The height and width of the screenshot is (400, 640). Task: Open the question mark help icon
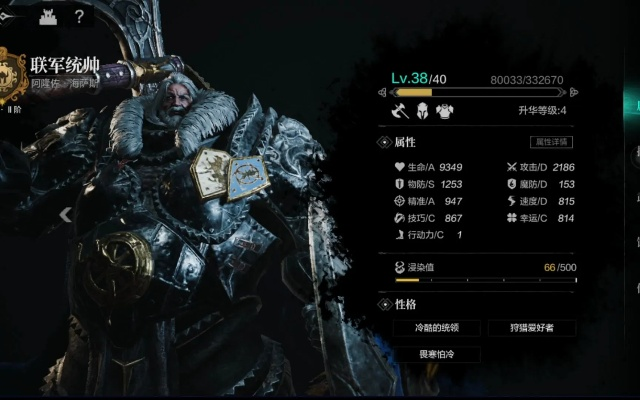[79, 16]
